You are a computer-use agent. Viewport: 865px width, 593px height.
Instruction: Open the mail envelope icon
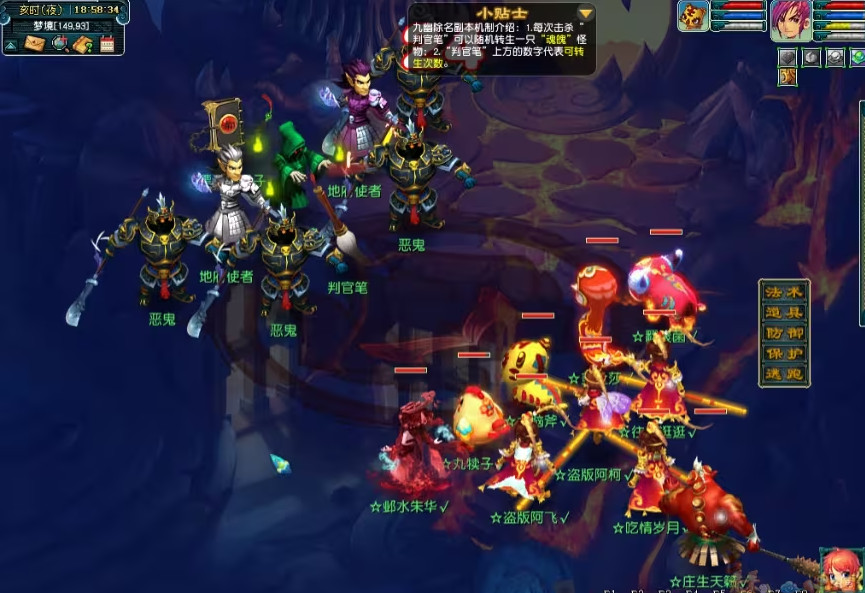(35, 43)
